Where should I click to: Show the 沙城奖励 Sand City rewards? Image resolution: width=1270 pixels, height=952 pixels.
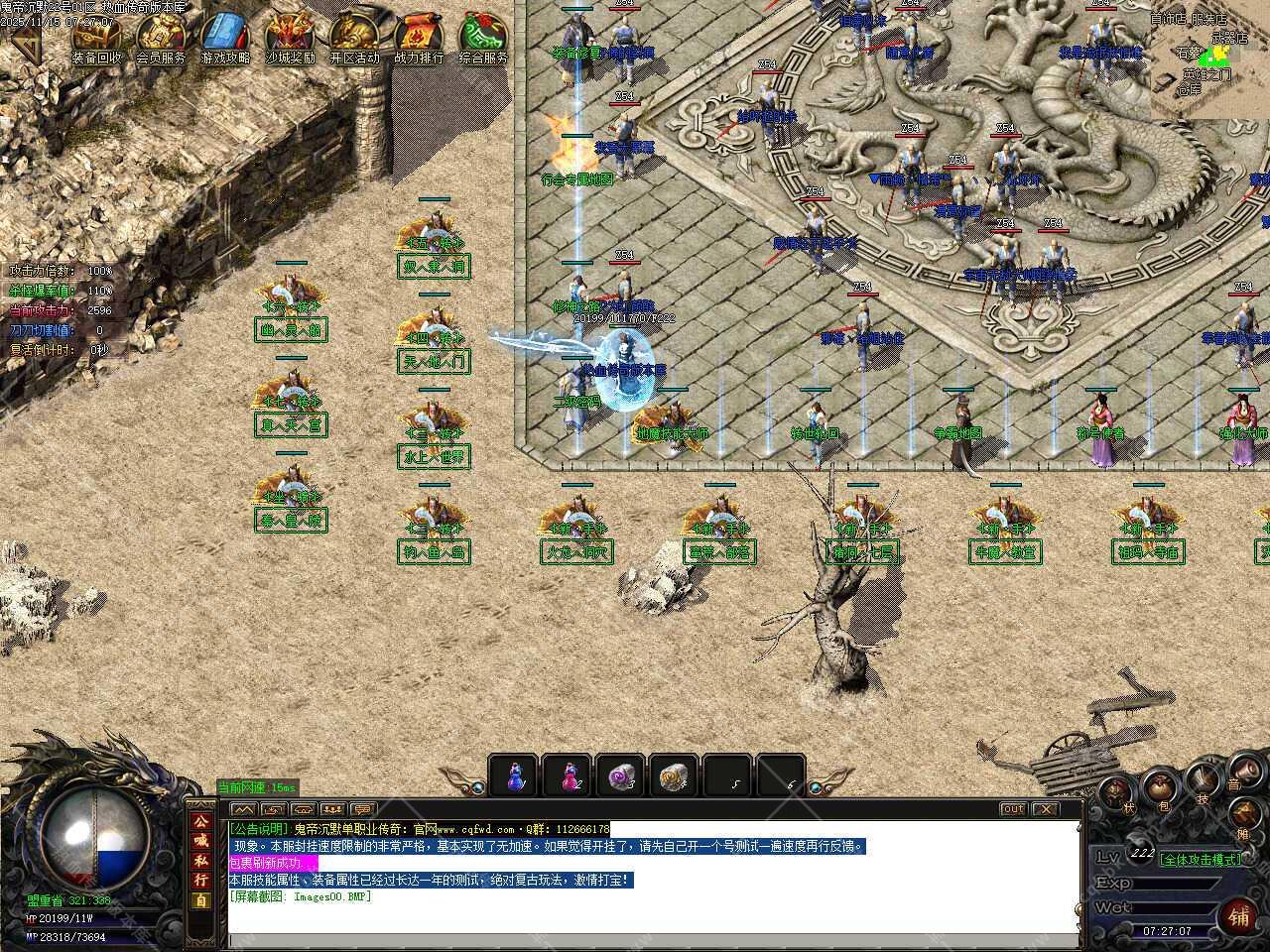(290, 40)
